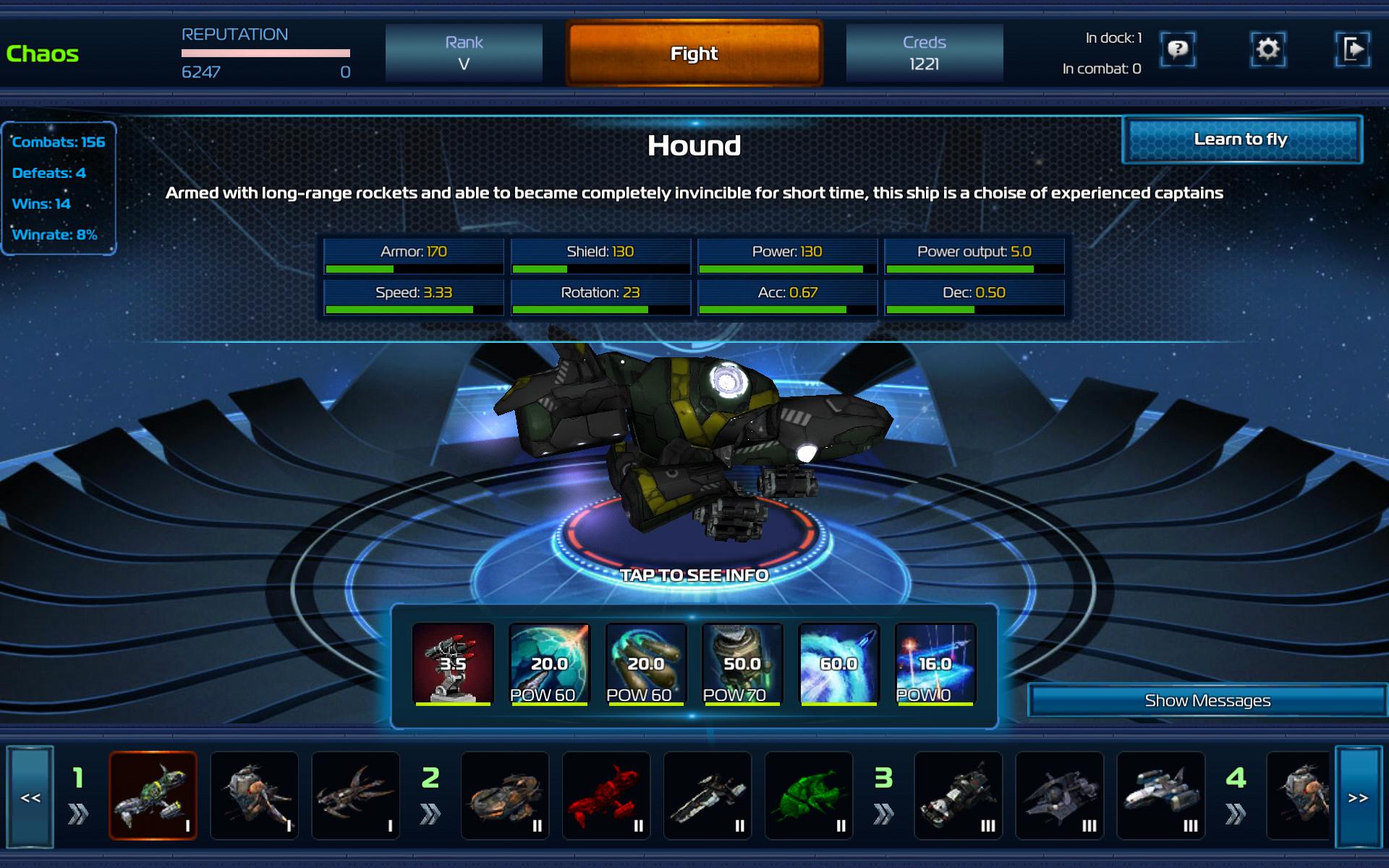Open the Rank V panel

[x=464, y=54]
